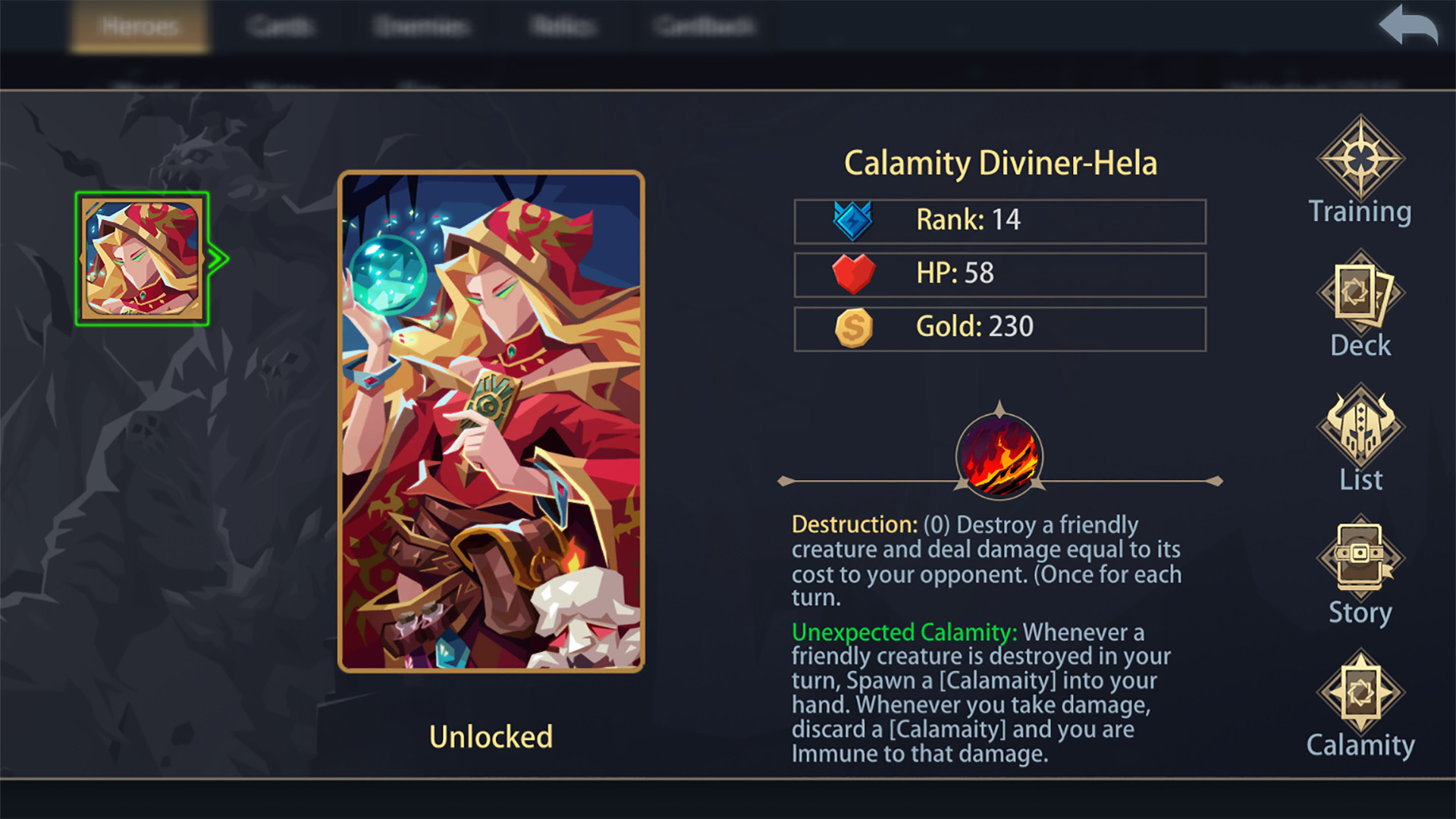Switch to the Cards tab
The height and width of the screenshot is (819, 1456).
(x=281, y=25)
